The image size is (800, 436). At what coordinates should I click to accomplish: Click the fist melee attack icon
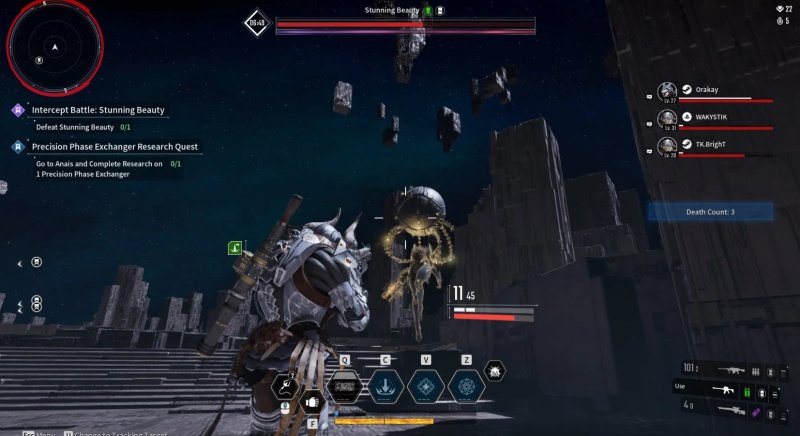point(311,402)
